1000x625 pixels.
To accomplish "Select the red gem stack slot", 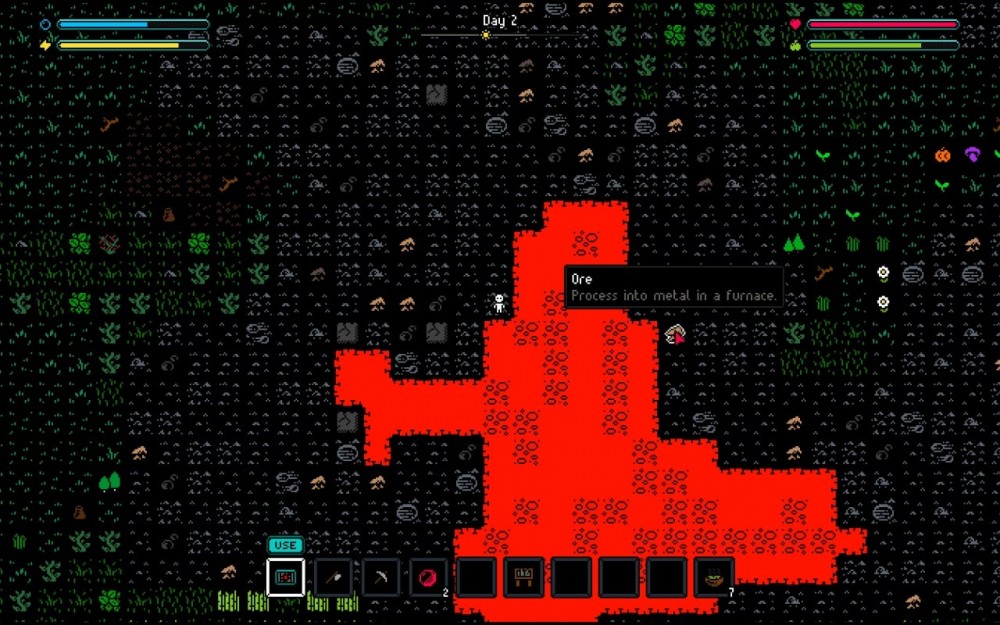I will [x=429, y=577].
